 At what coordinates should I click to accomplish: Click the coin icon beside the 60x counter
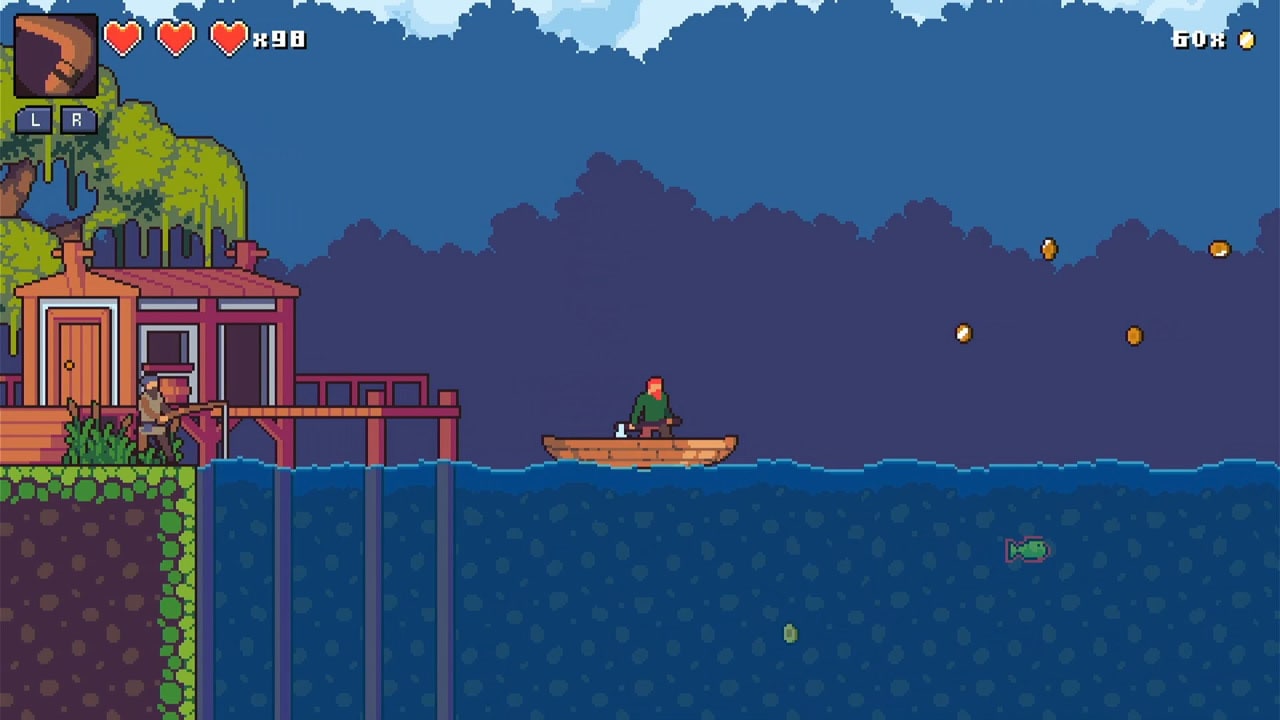pyautogui.click(x=1244, y=42)
